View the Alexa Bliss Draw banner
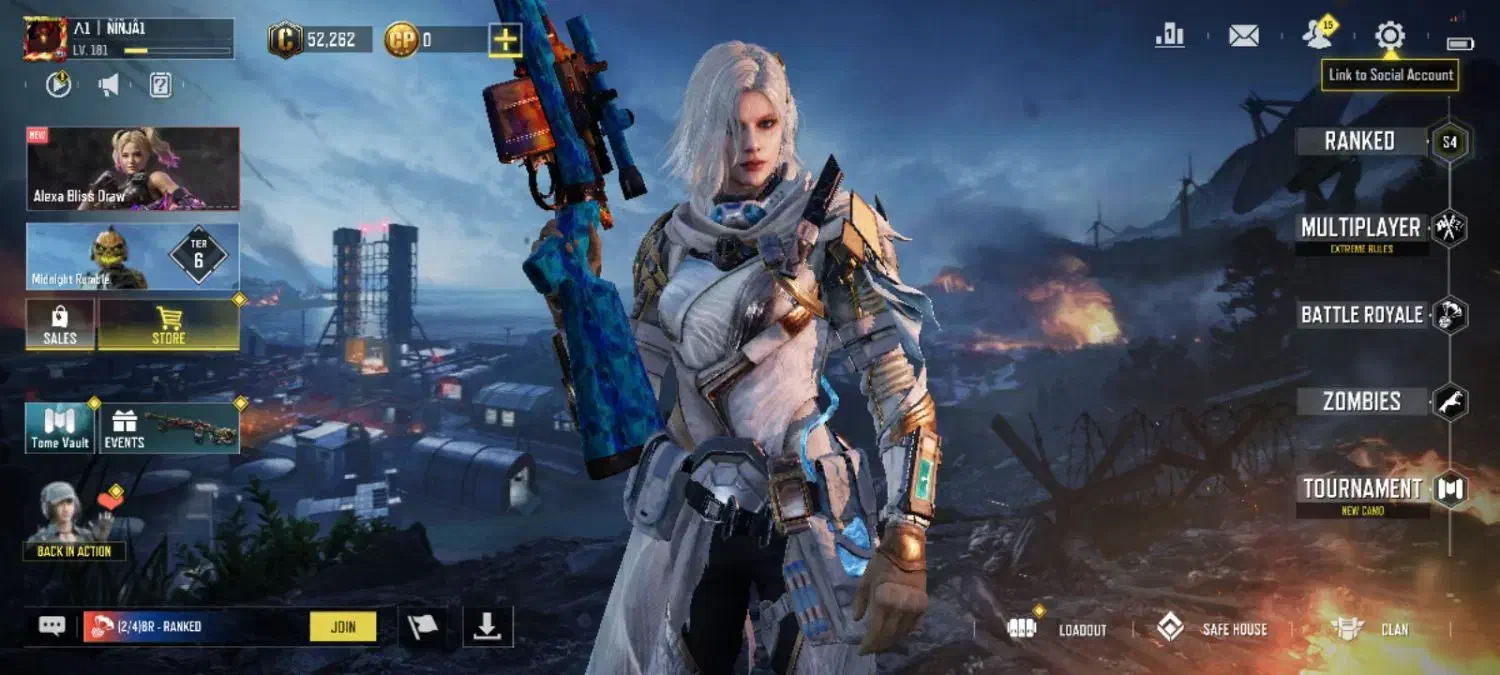Image resolution: width=1500 pixels, height=675 pixels. click(133, 168)
